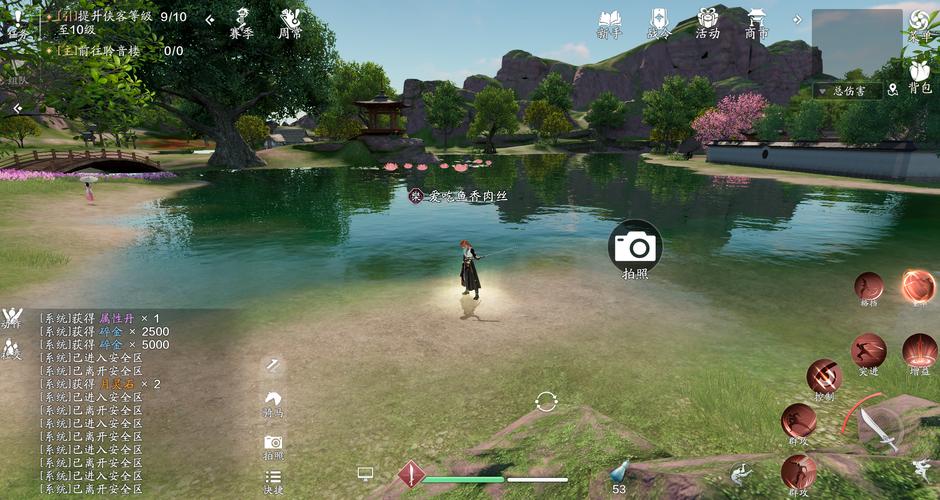The height and width of the screenshot is (500, 940).
Task: Open the 战令 battle pass
Action: (659, 23)
